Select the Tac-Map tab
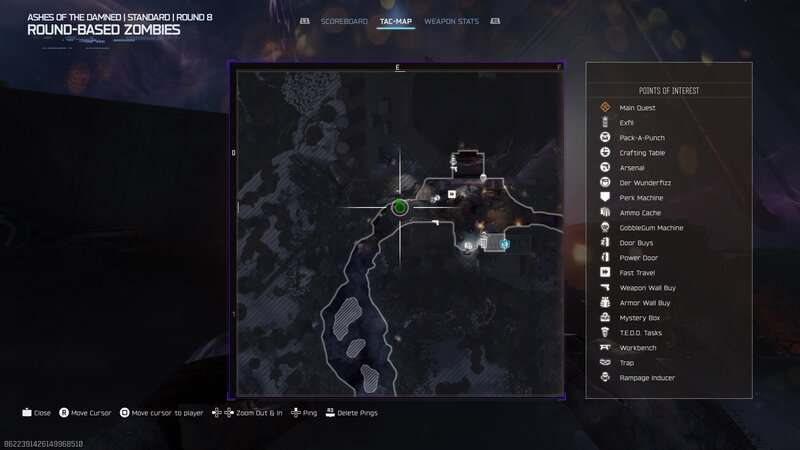800x450 pixels. click(397, 20)
